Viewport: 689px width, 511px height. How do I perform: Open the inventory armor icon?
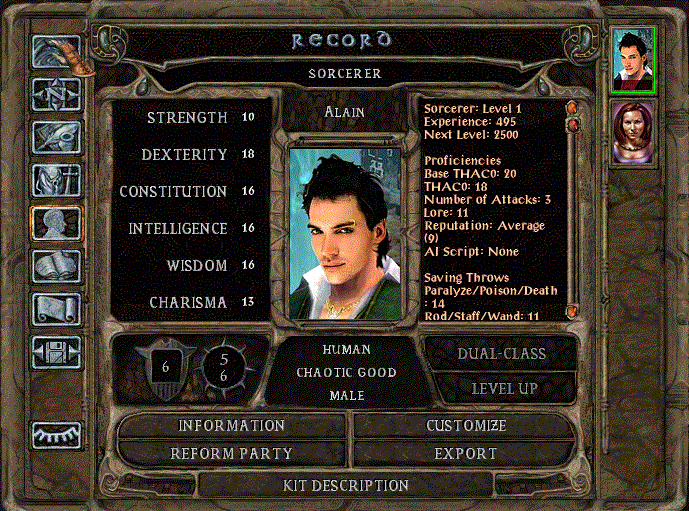[x=56, y=180]
